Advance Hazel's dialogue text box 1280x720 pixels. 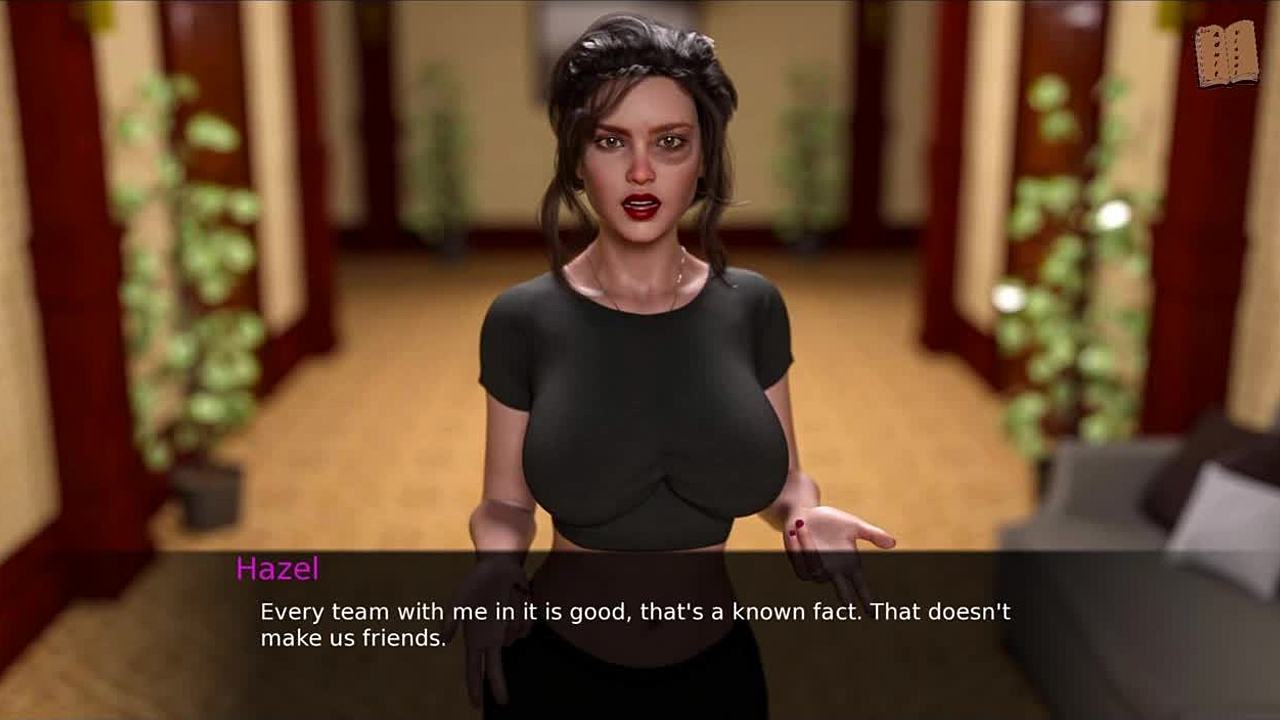click(640, 625)
